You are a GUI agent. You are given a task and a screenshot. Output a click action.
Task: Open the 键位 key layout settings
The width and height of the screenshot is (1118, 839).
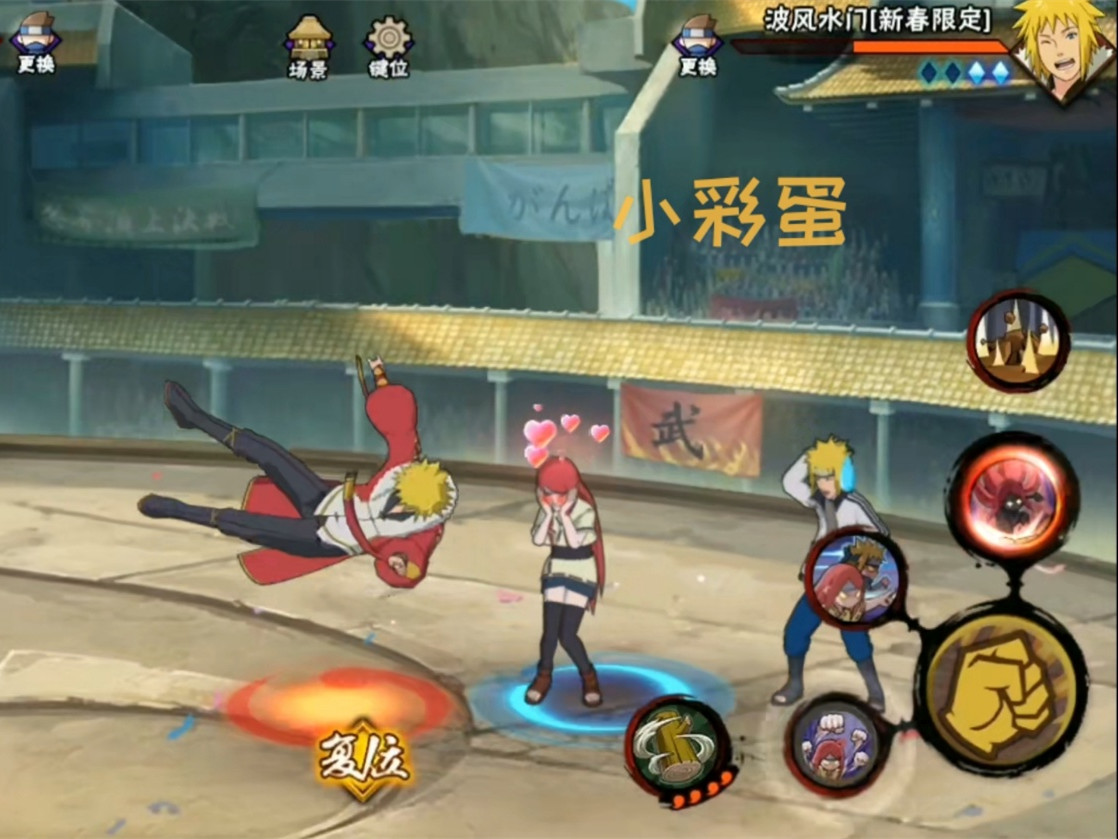coord(388,44)
